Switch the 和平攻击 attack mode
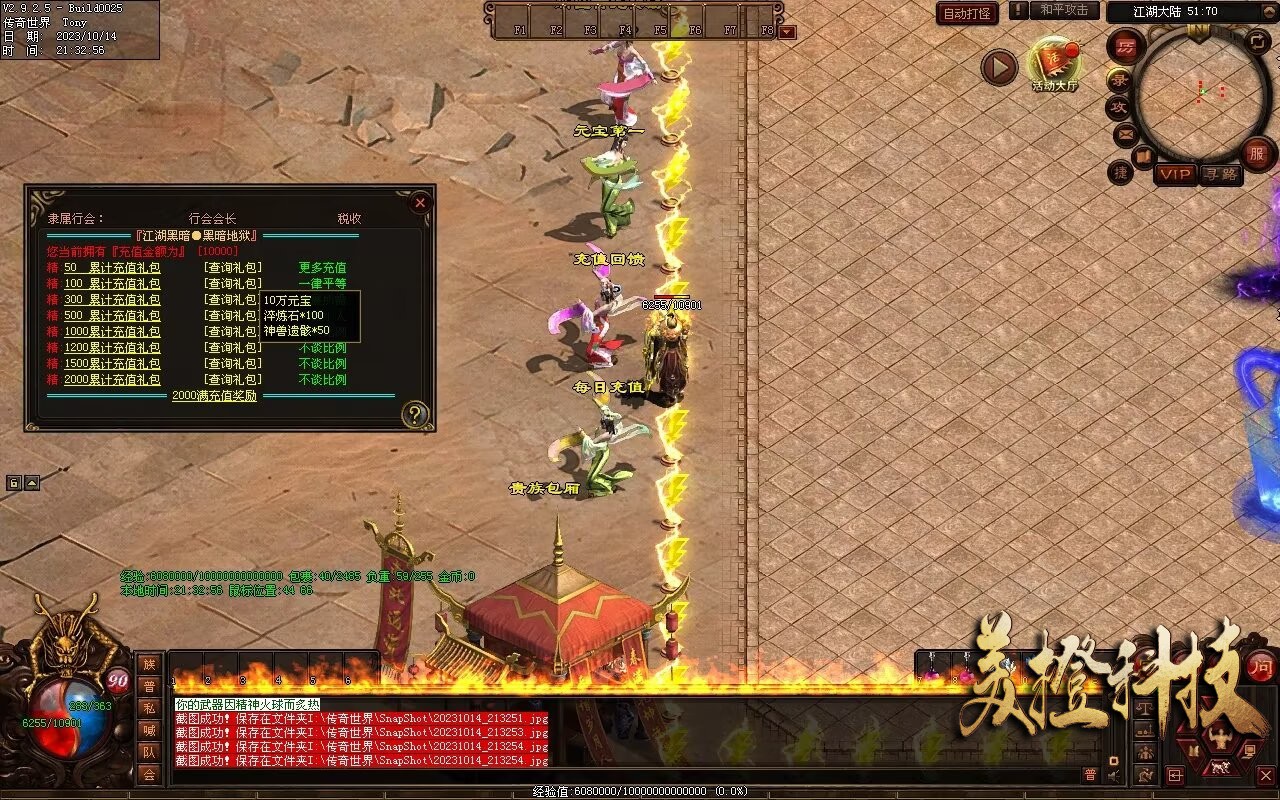This screenshot has height=800, width=1280. 1063,10
